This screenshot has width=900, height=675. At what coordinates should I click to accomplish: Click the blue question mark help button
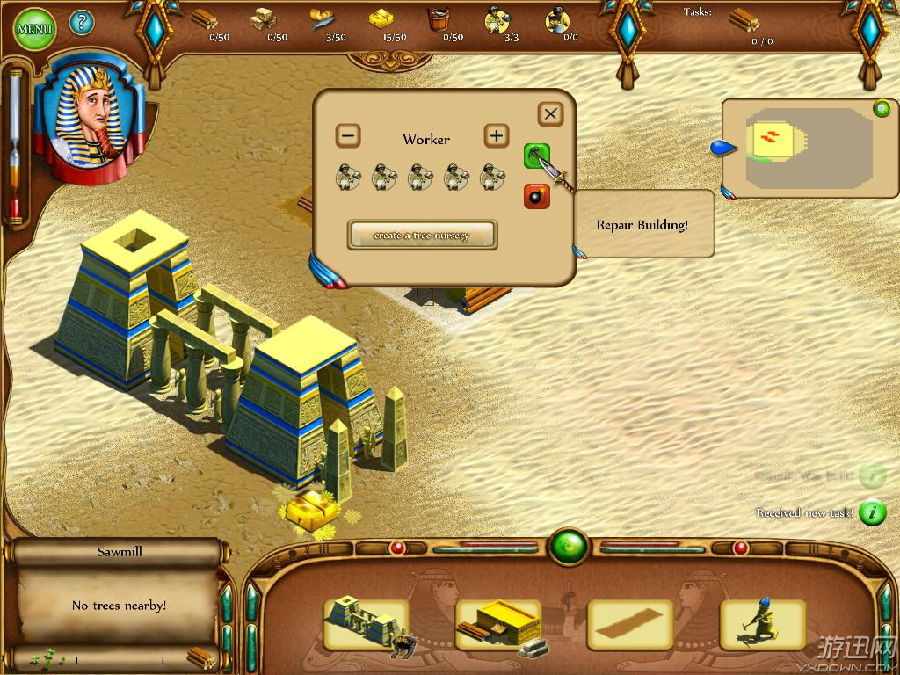point(81,21)
